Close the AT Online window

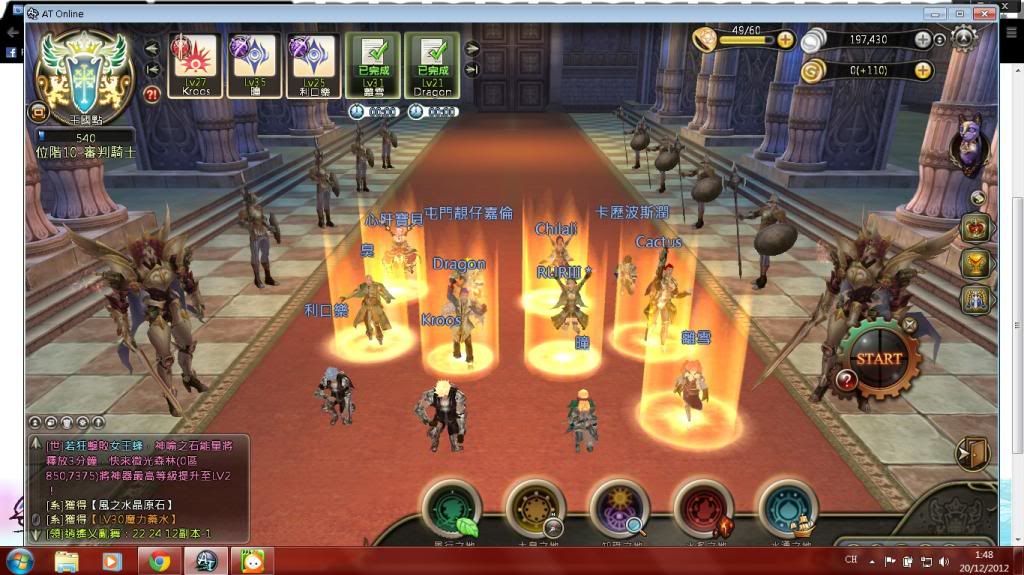(984, 14)
